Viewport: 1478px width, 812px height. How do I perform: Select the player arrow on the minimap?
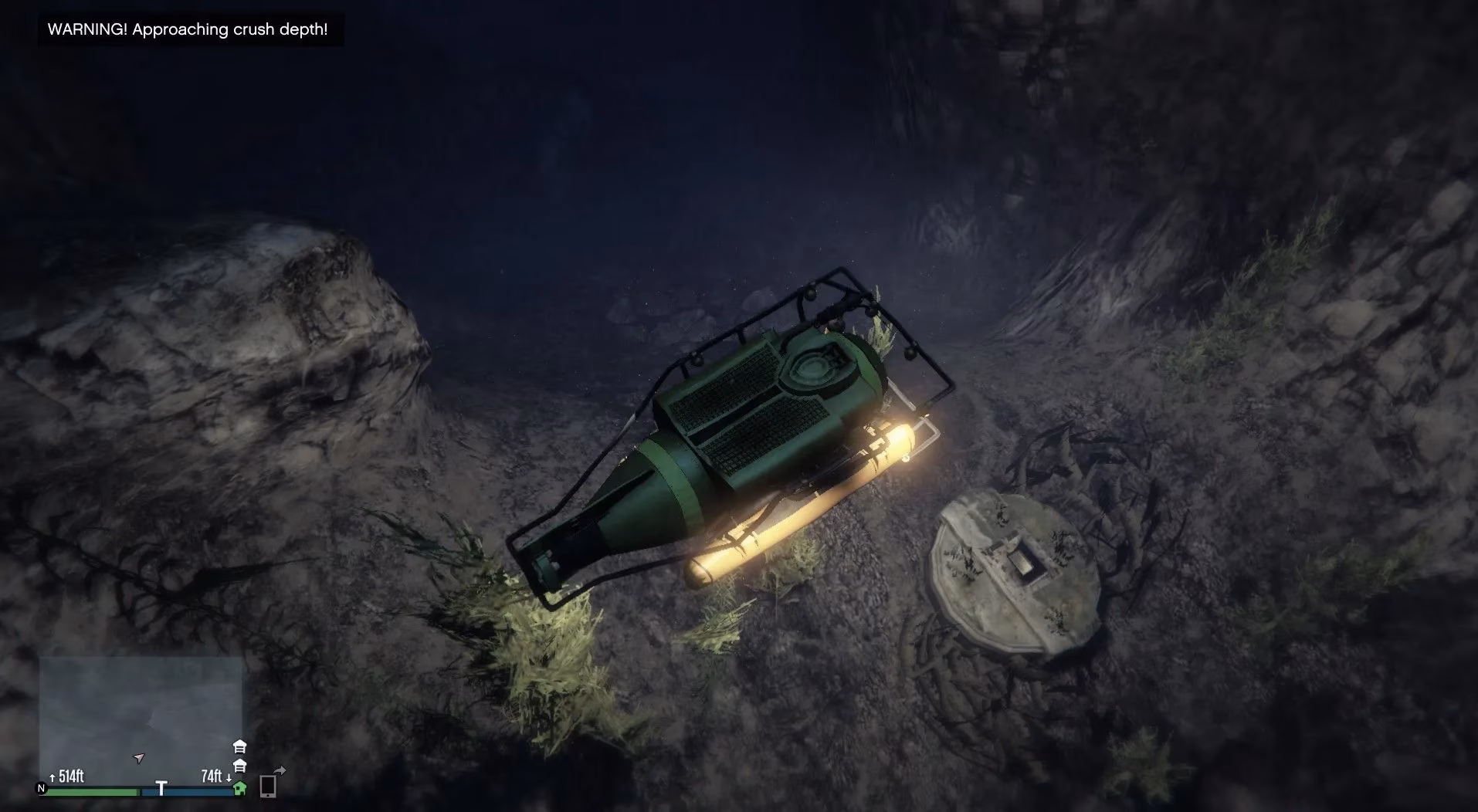pos(139,758)
